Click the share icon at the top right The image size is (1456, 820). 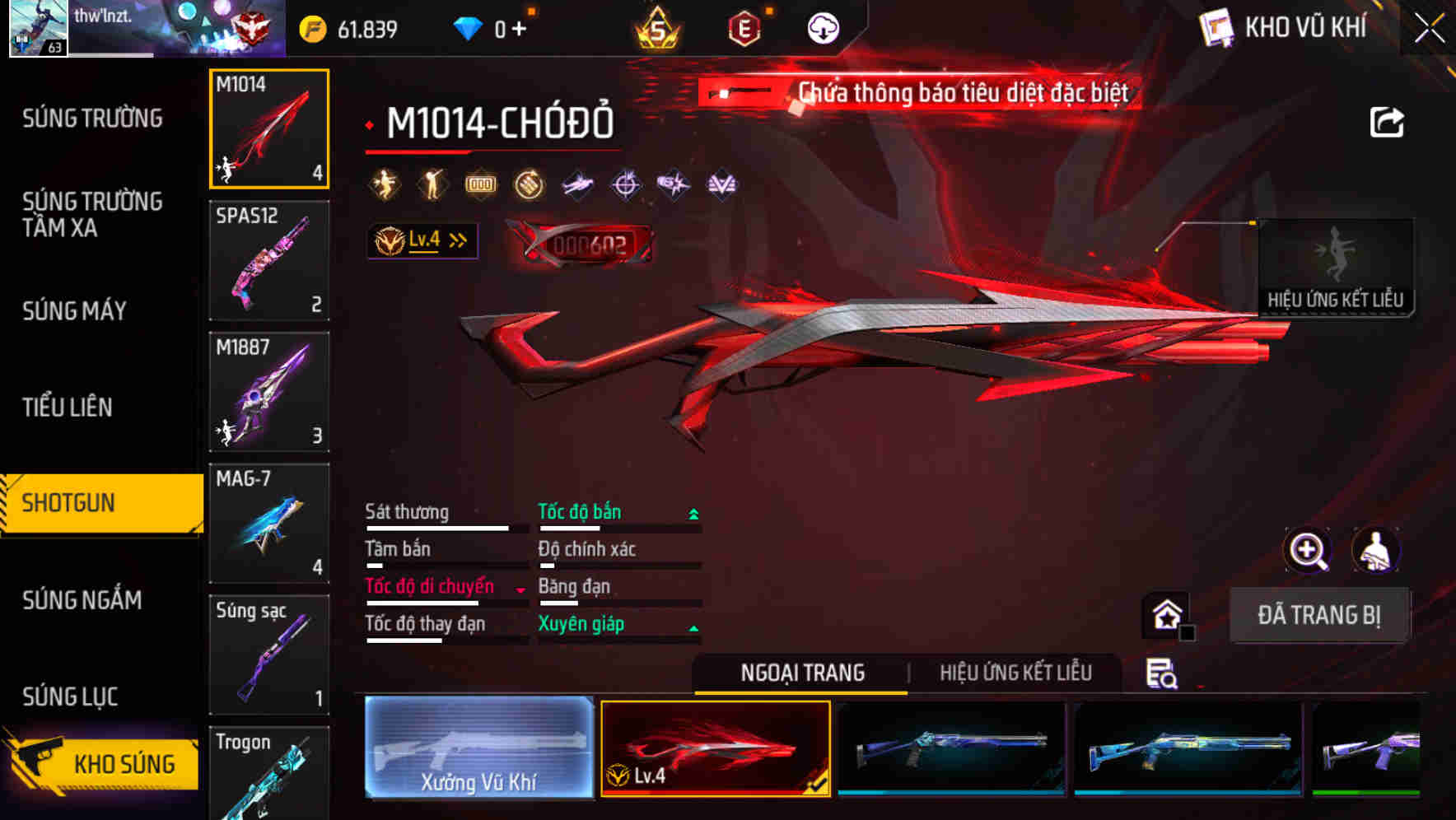pos(1387,121)
